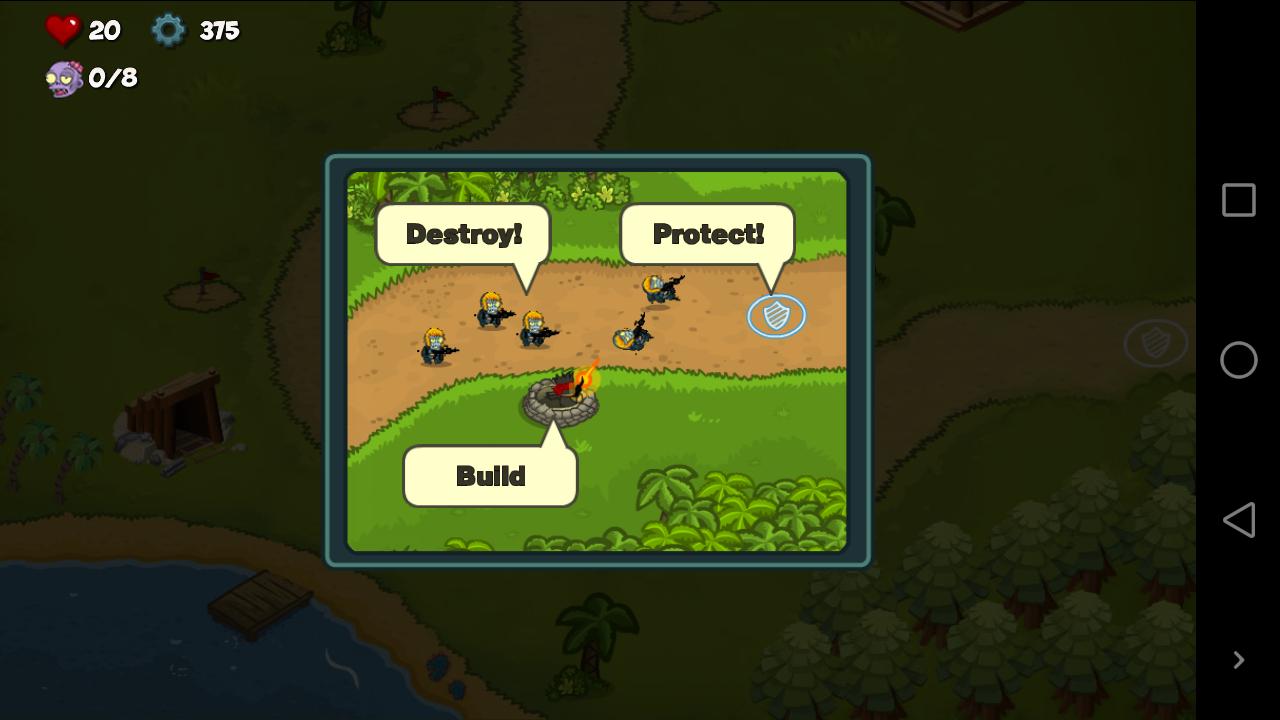Click the zombie head wave counter icon
Viewport: 1280px width, 720px height.
62,79
